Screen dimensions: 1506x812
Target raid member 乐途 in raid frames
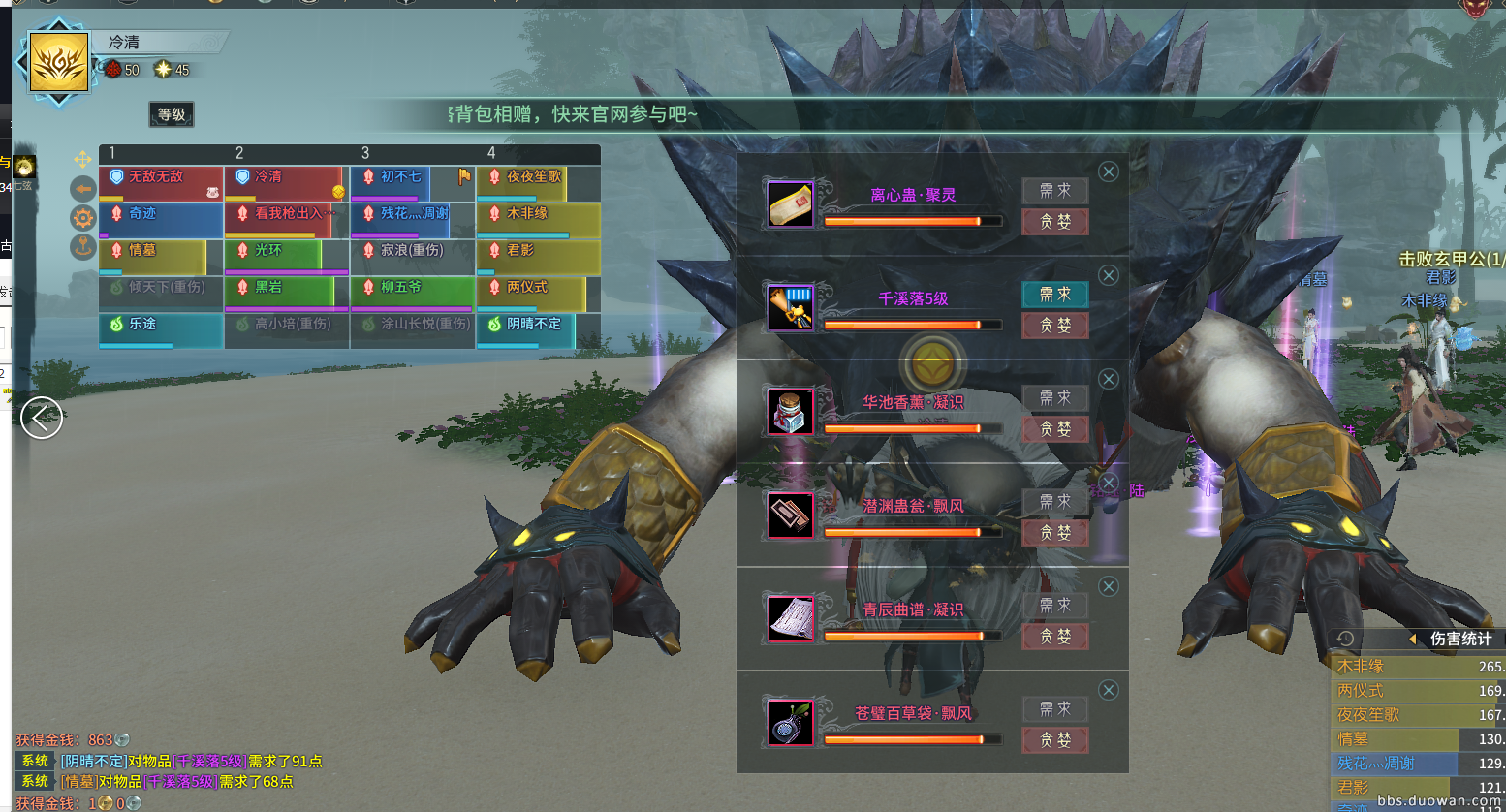click(161, 330)
